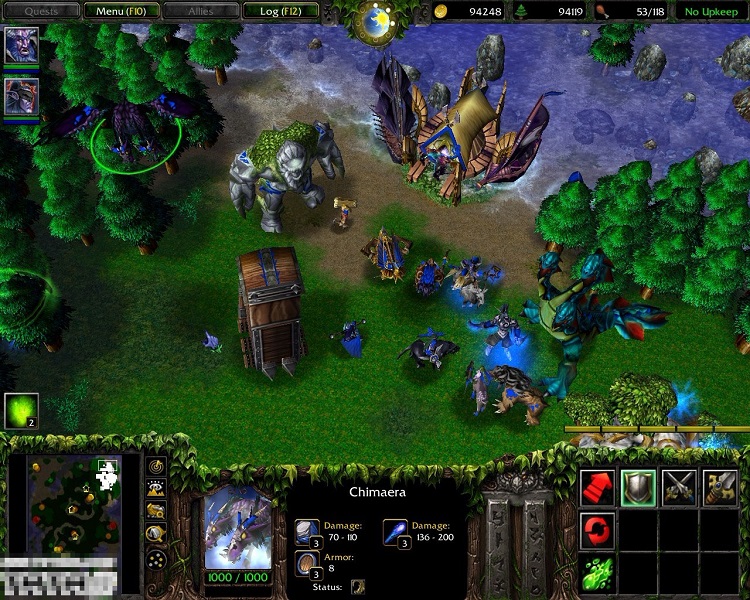
Task: Activate the red circular arrows Patrol command
Action: coord(597,530)
